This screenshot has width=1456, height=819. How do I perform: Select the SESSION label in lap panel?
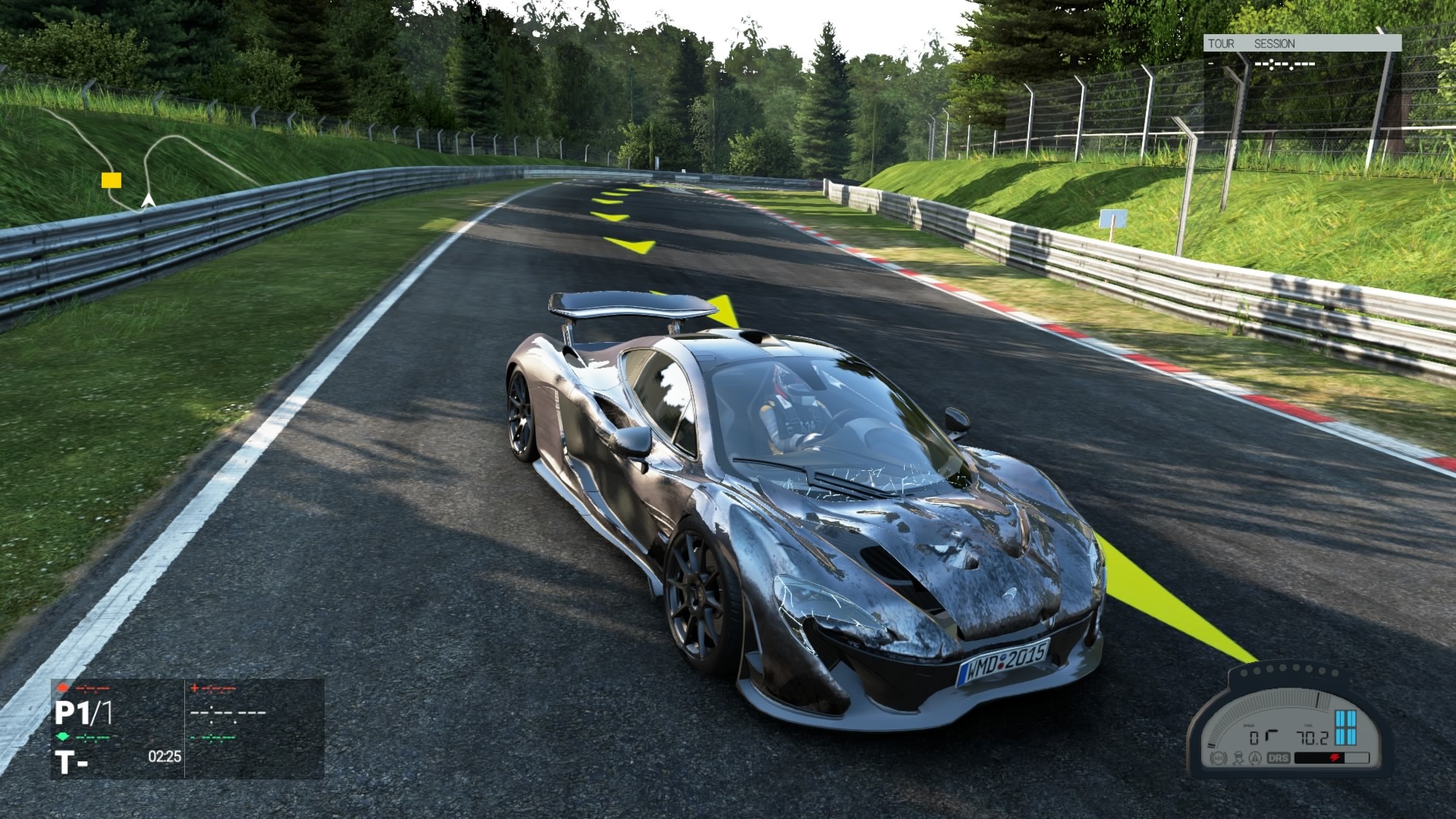coord(1274,44)
